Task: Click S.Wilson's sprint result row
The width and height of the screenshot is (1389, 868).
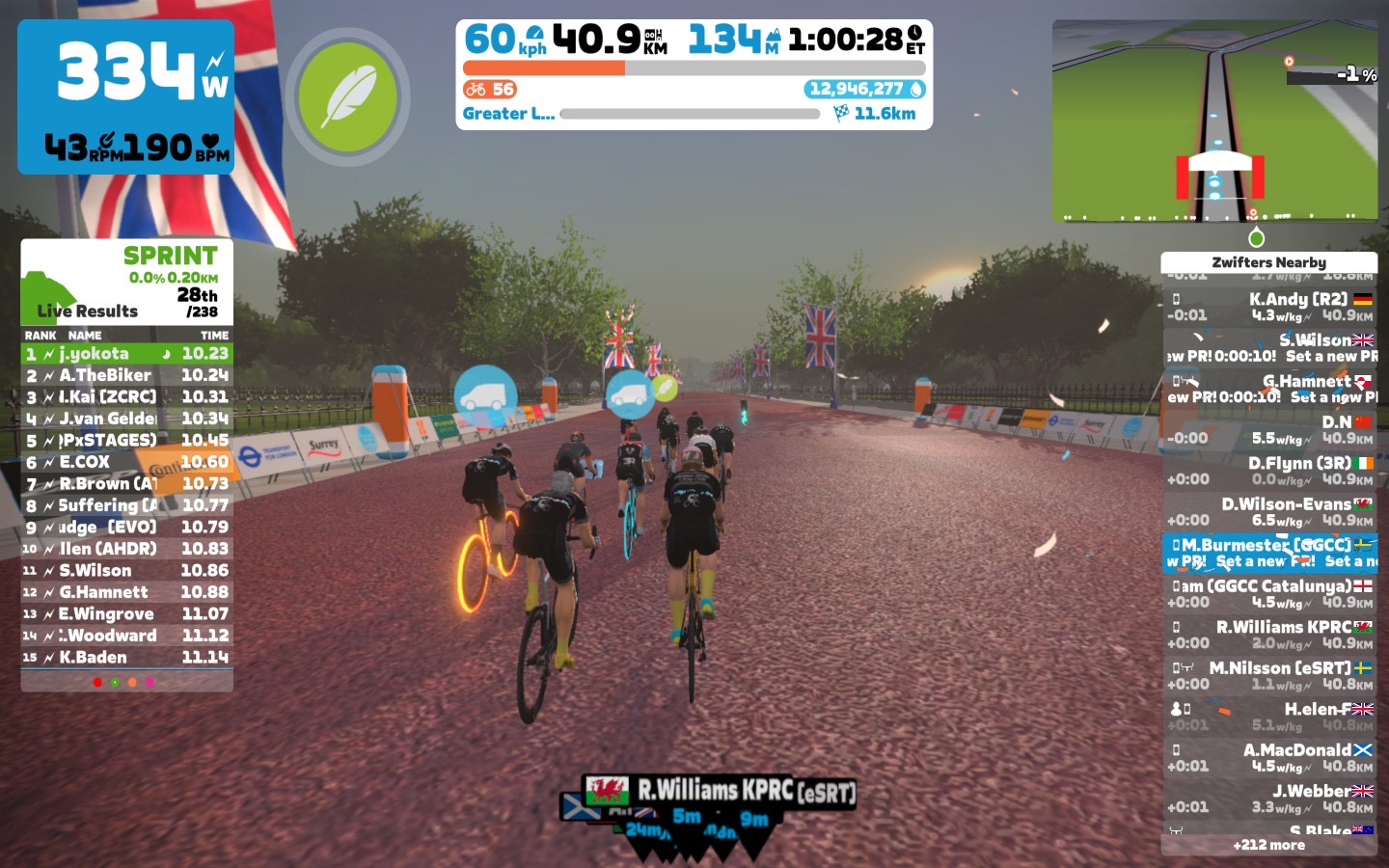Action: click(126, 571)
